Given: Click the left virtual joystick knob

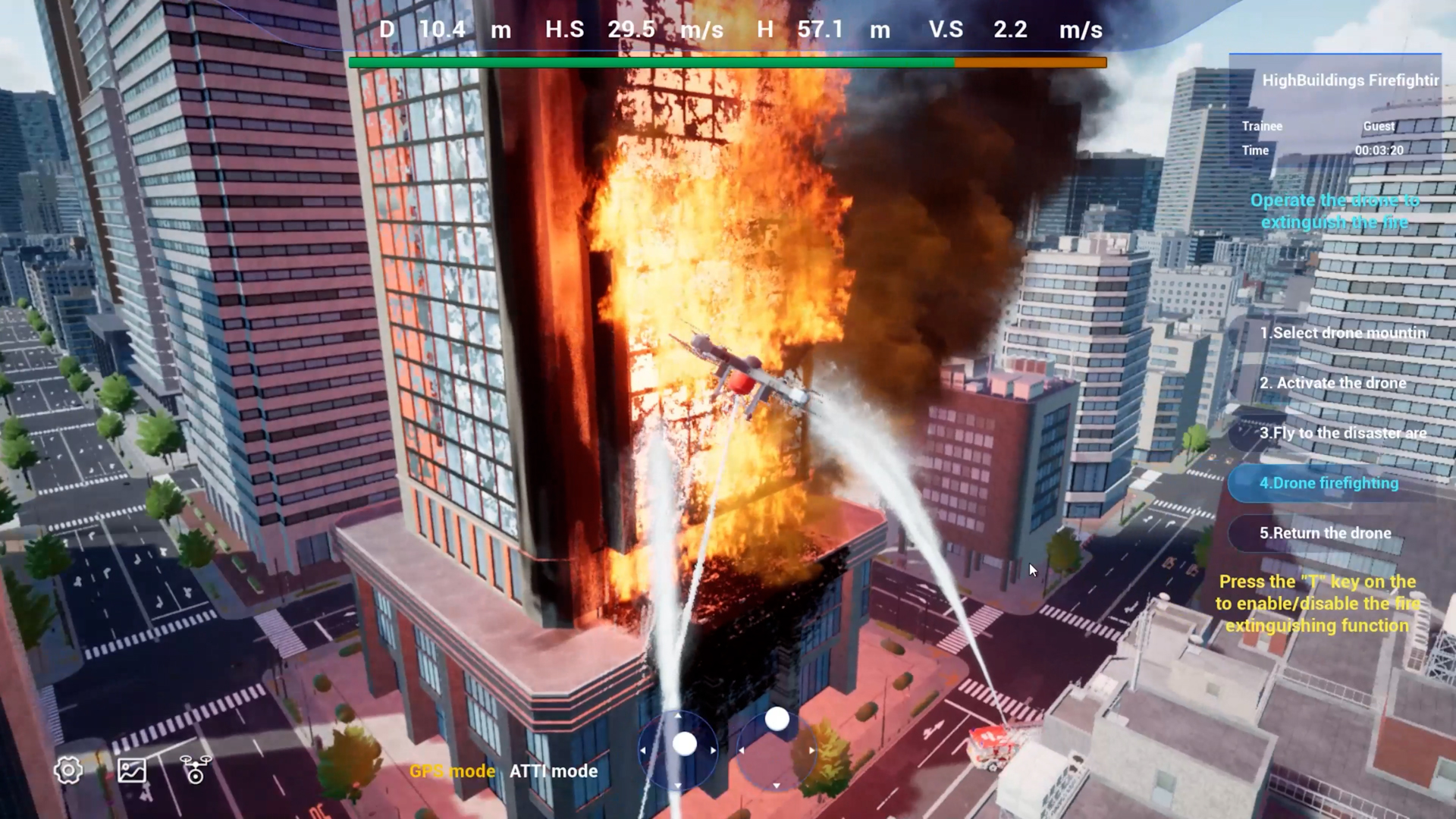Looking at the screenshot, I should pos(685,744).
